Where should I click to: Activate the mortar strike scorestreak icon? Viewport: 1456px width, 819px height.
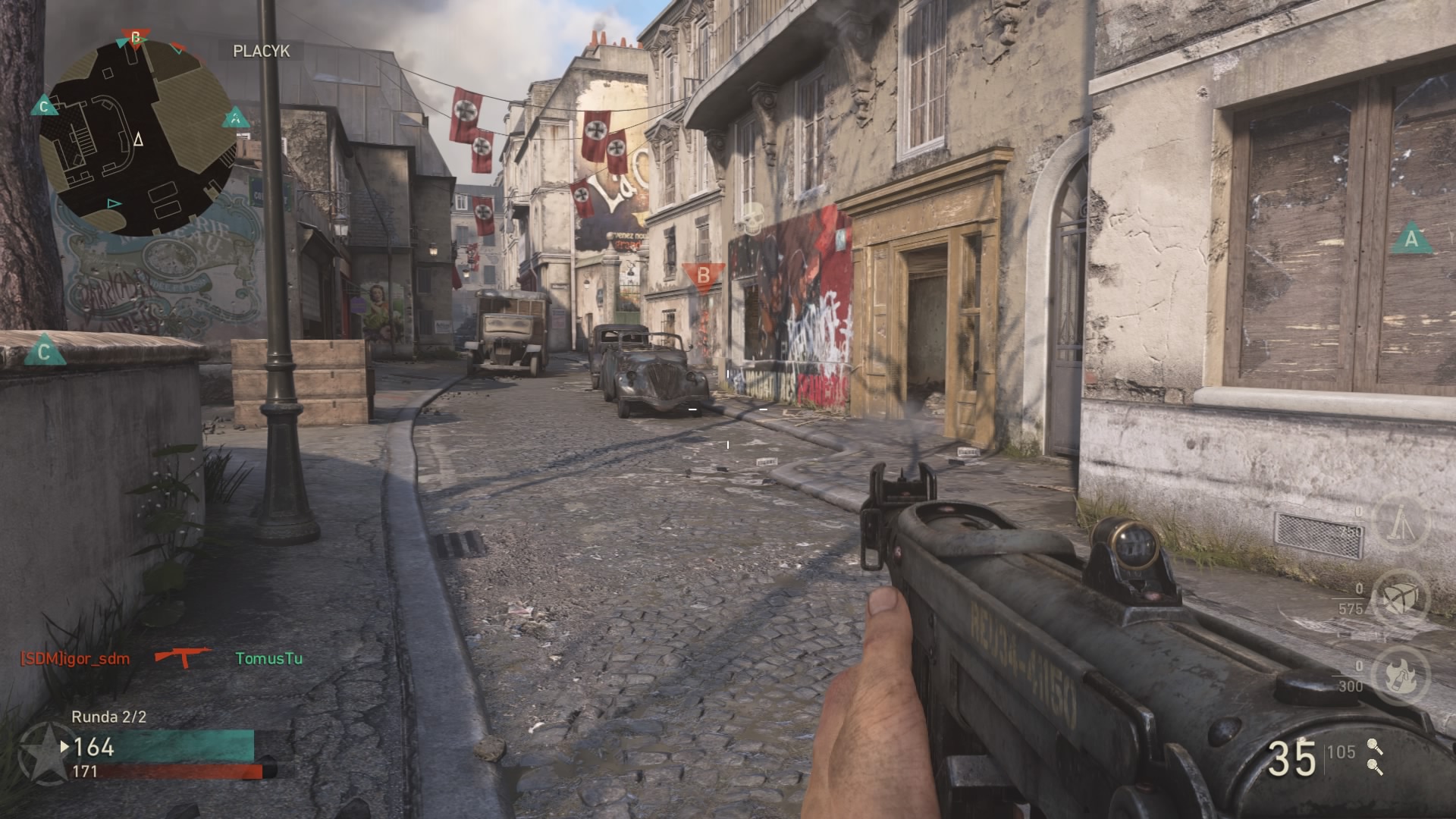click(x=1402, y=522)
